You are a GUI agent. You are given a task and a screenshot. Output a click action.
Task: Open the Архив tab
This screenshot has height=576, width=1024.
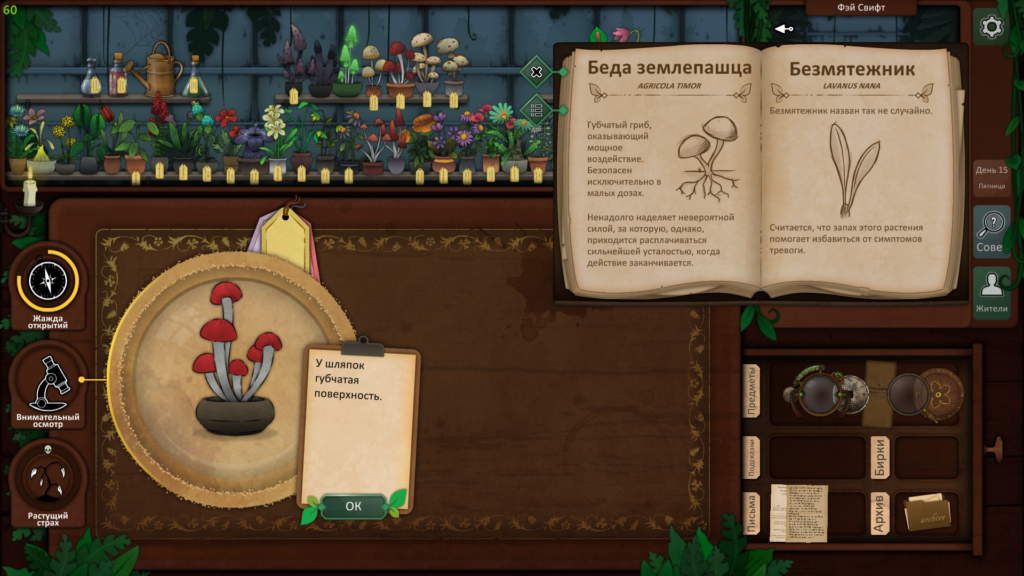880,514
